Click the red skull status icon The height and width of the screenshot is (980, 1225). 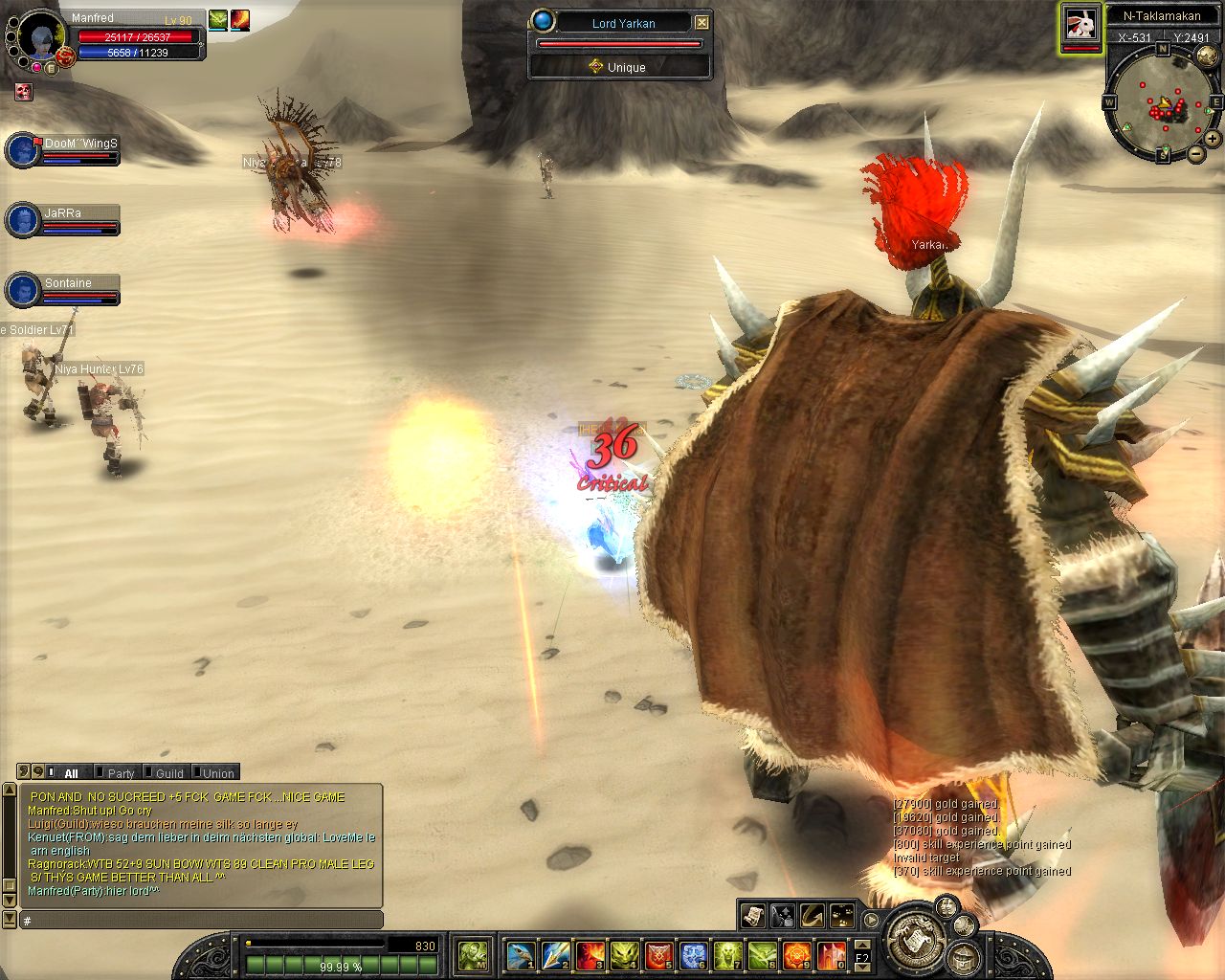click(23, 92)
